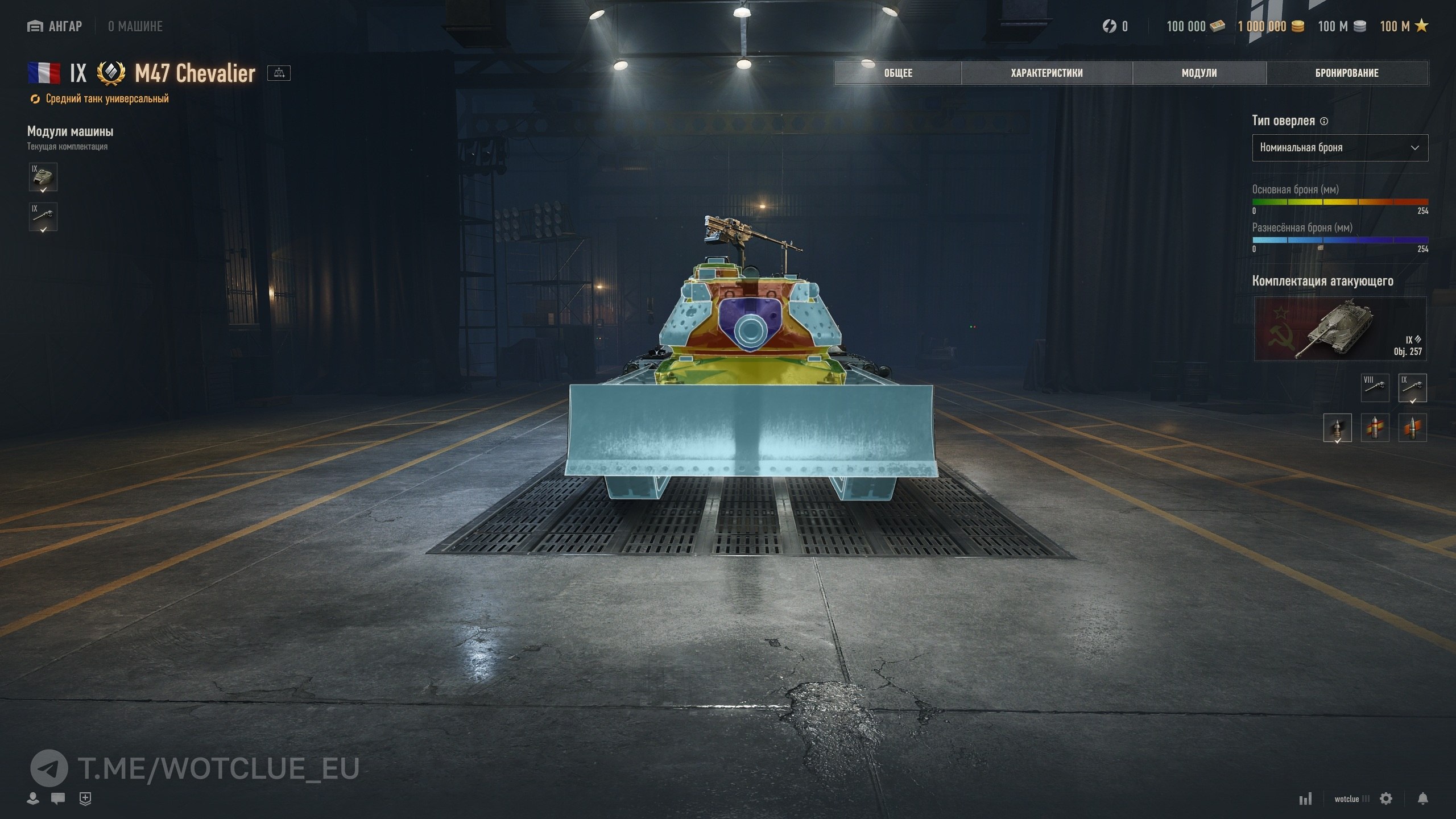The height and width of the screenshot is (819, 1456).
Task: Select the tier IX turret module
Action: pyautogui.click(x=43, y=177)
